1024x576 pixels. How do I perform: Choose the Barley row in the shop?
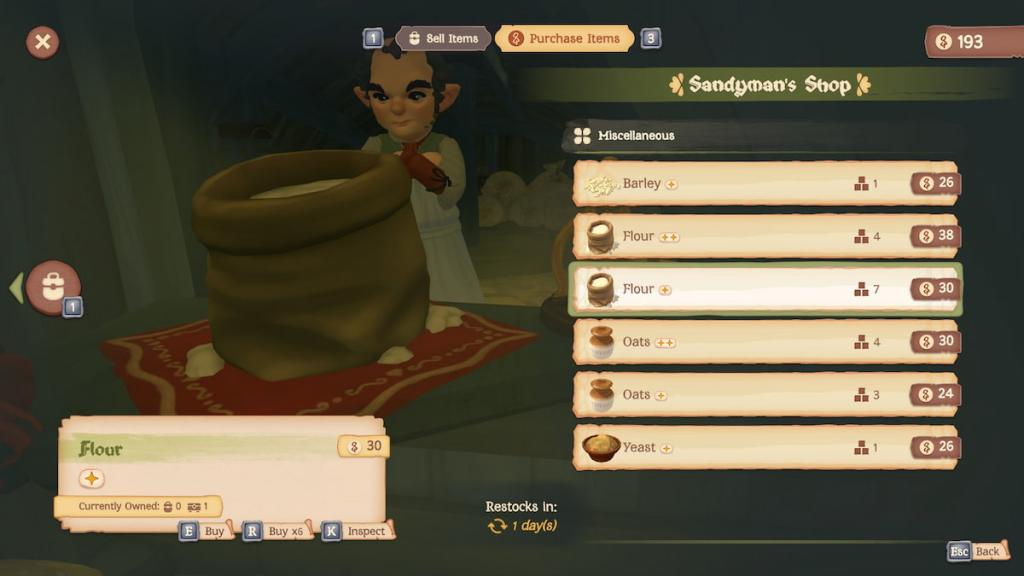tap(765, 184)
